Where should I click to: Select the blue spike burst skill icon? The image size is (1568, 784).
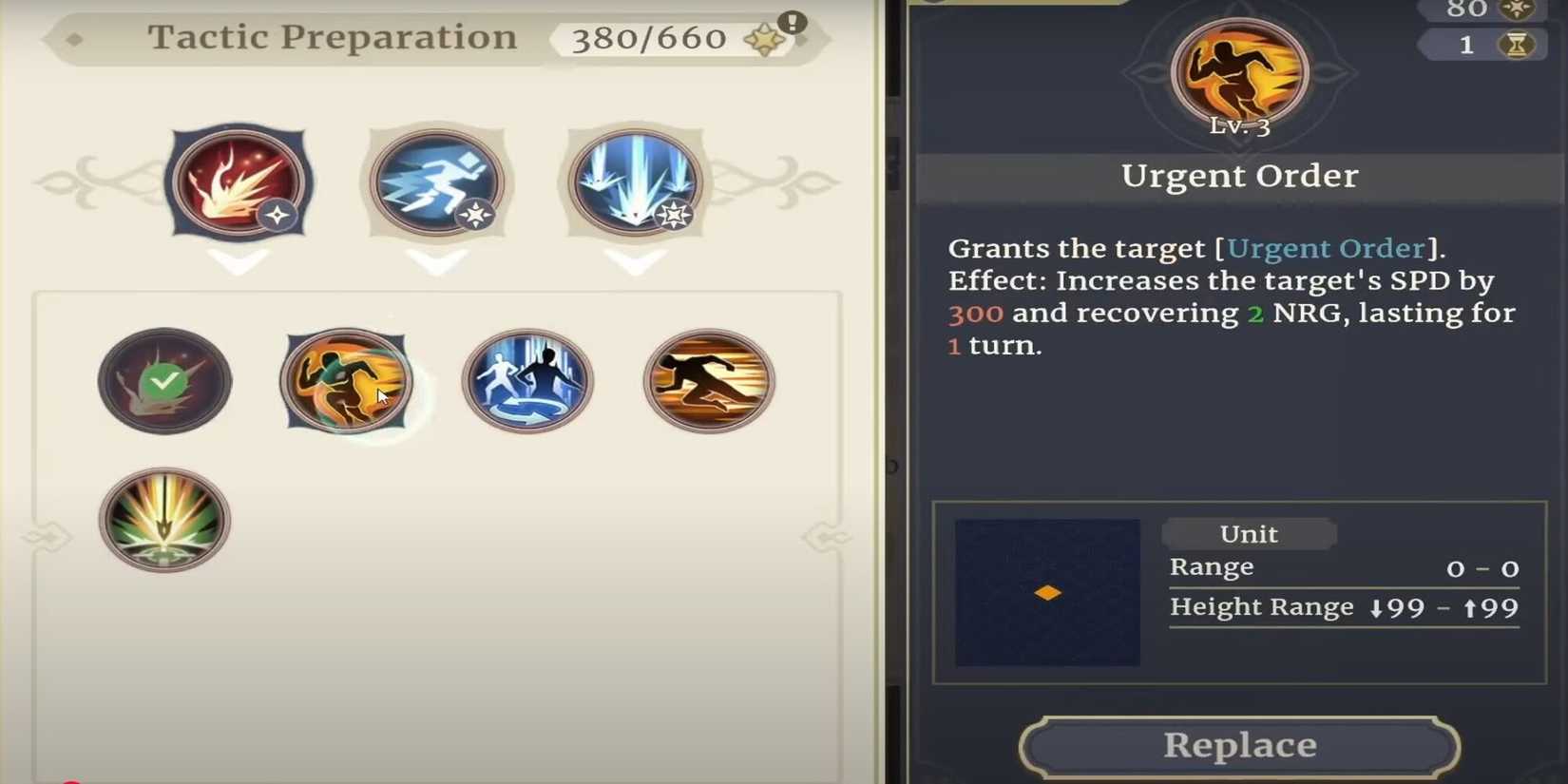point(634,182)
